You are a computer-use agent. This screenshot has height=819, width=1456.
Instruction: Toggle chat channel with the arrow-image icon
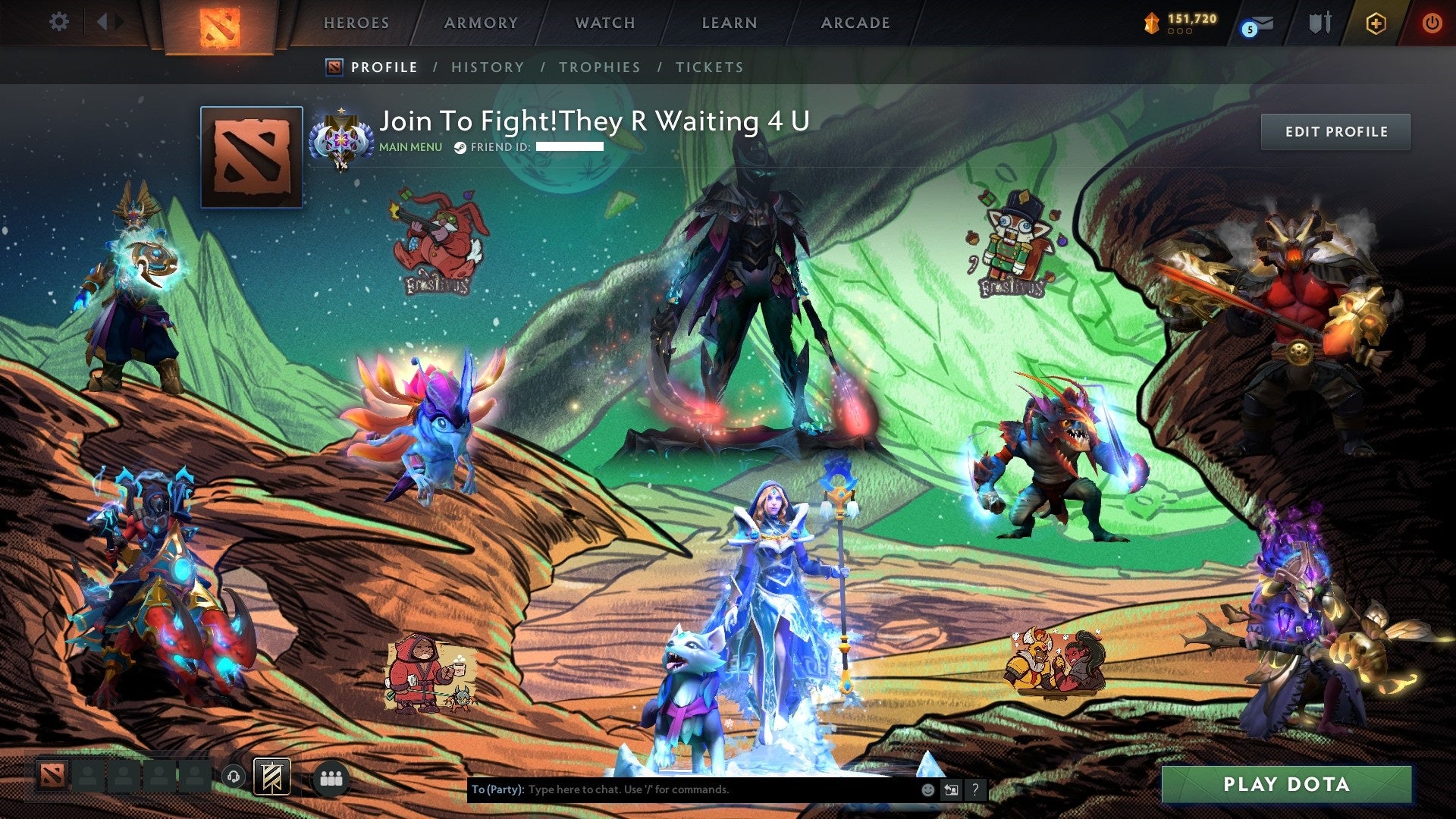pyautogui.click(x=951, y=789)
